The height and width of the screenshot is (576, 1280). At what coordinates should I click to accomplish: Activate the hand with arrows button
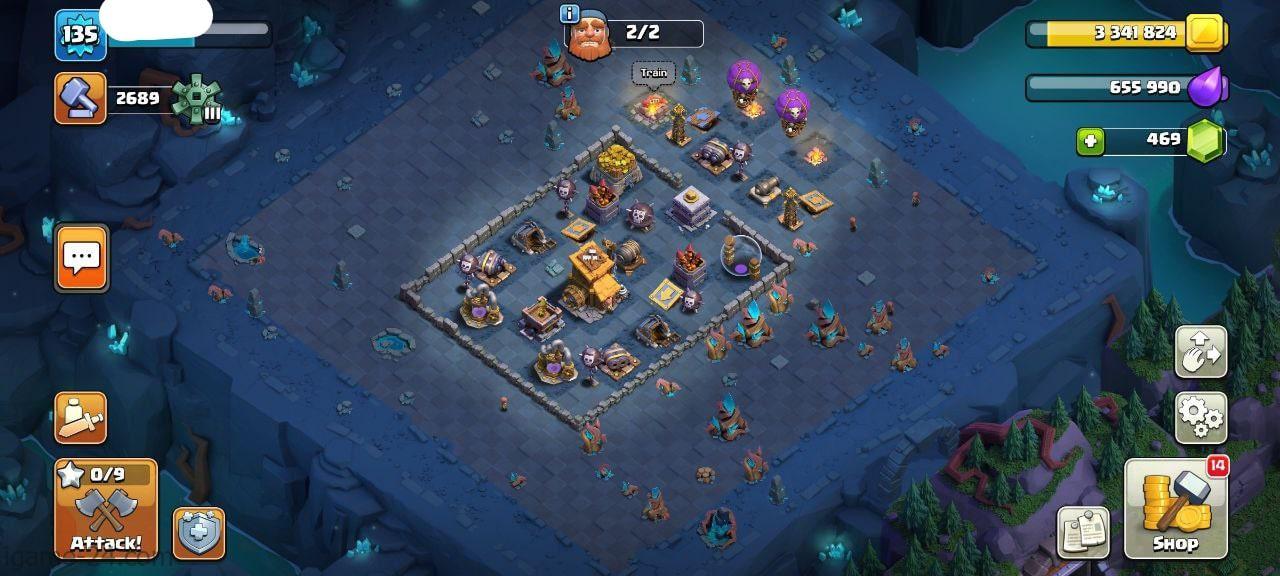click(x=1201, y=351)
